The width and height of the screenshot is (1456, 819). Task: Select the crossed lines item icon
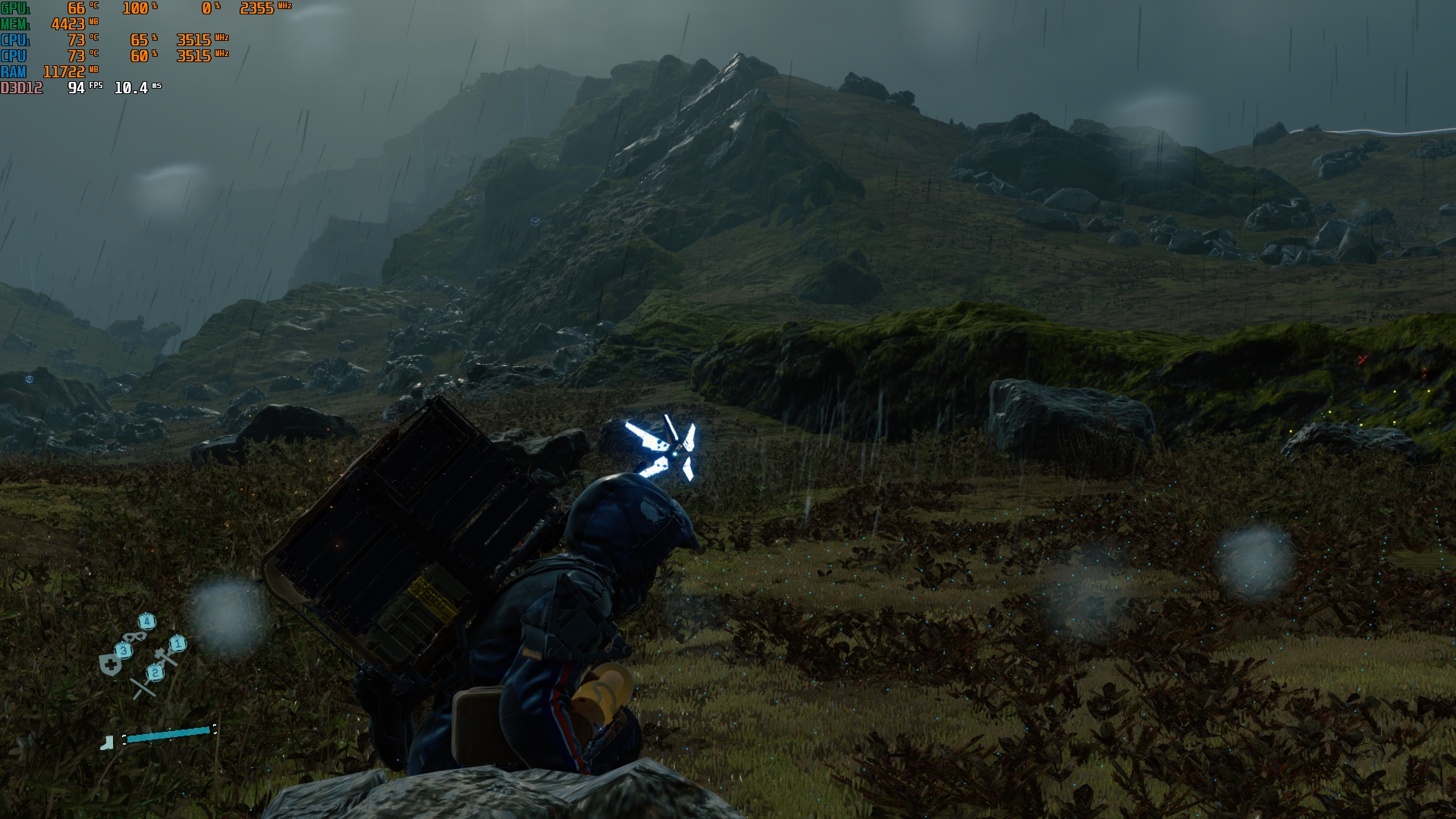tap(142, 687)
